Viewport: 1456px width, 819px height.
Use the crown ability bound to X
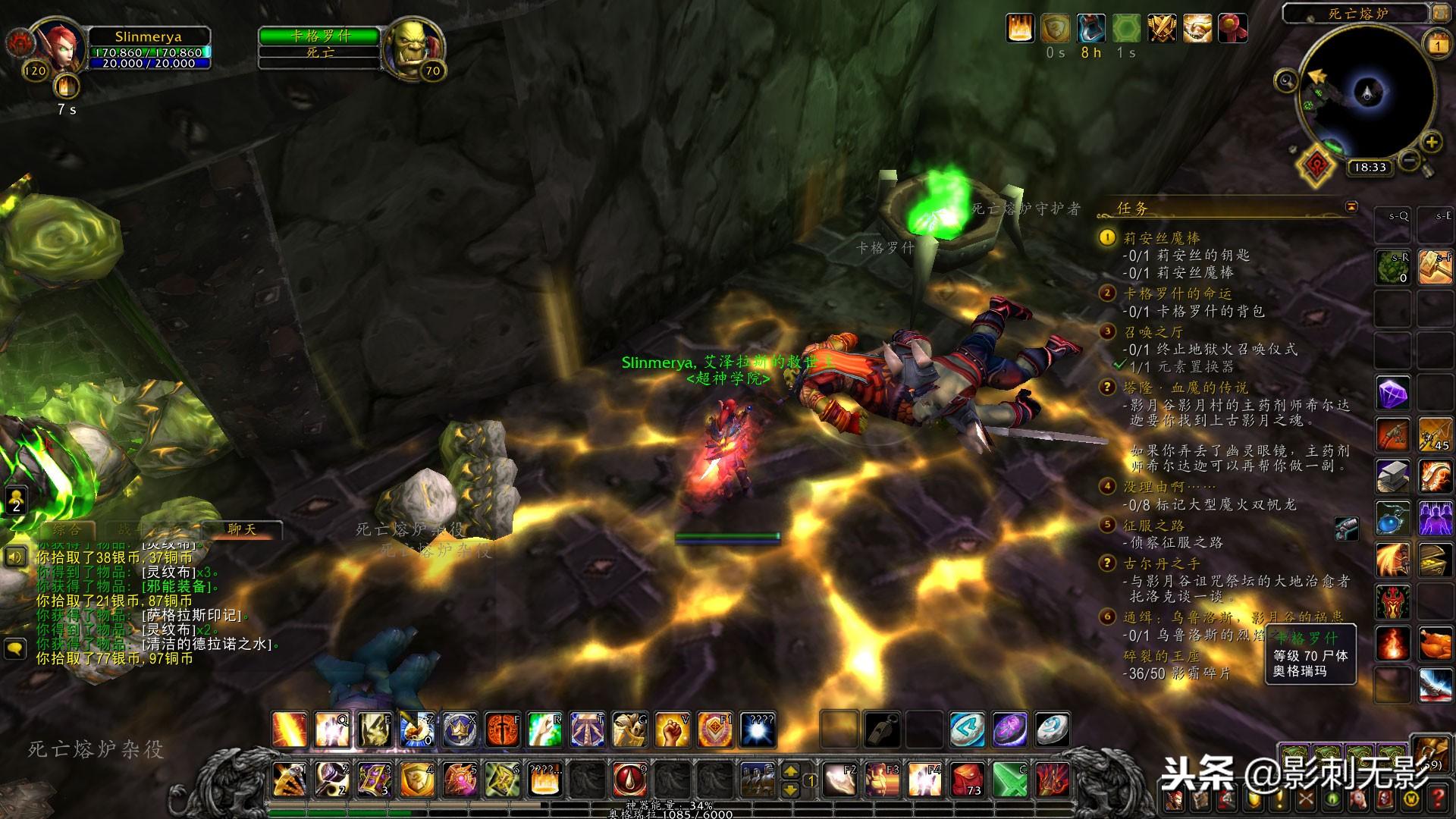[x=460, y=730]
